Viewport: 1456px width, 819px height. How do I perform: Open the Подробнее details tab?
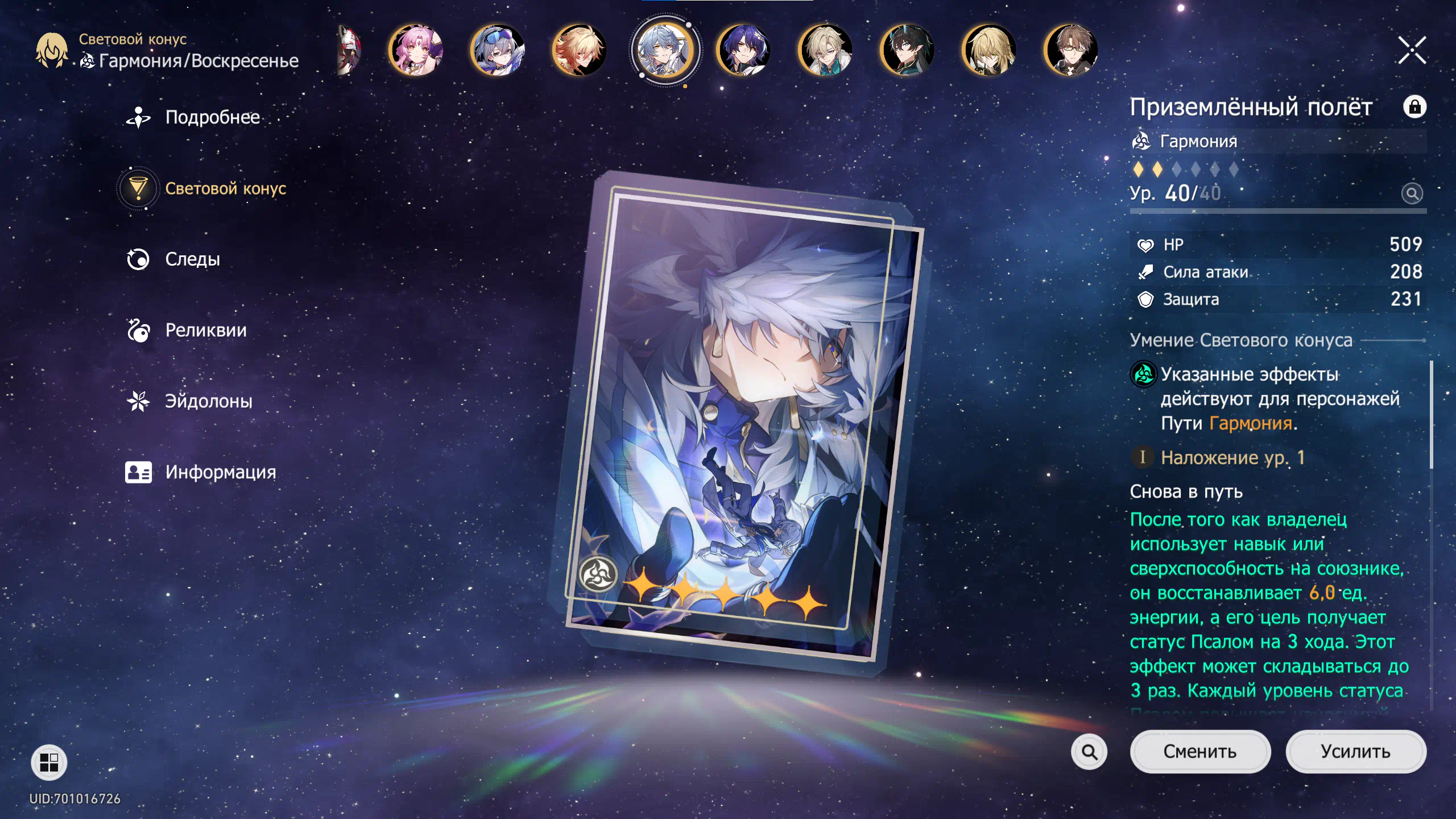click(212, 117)
